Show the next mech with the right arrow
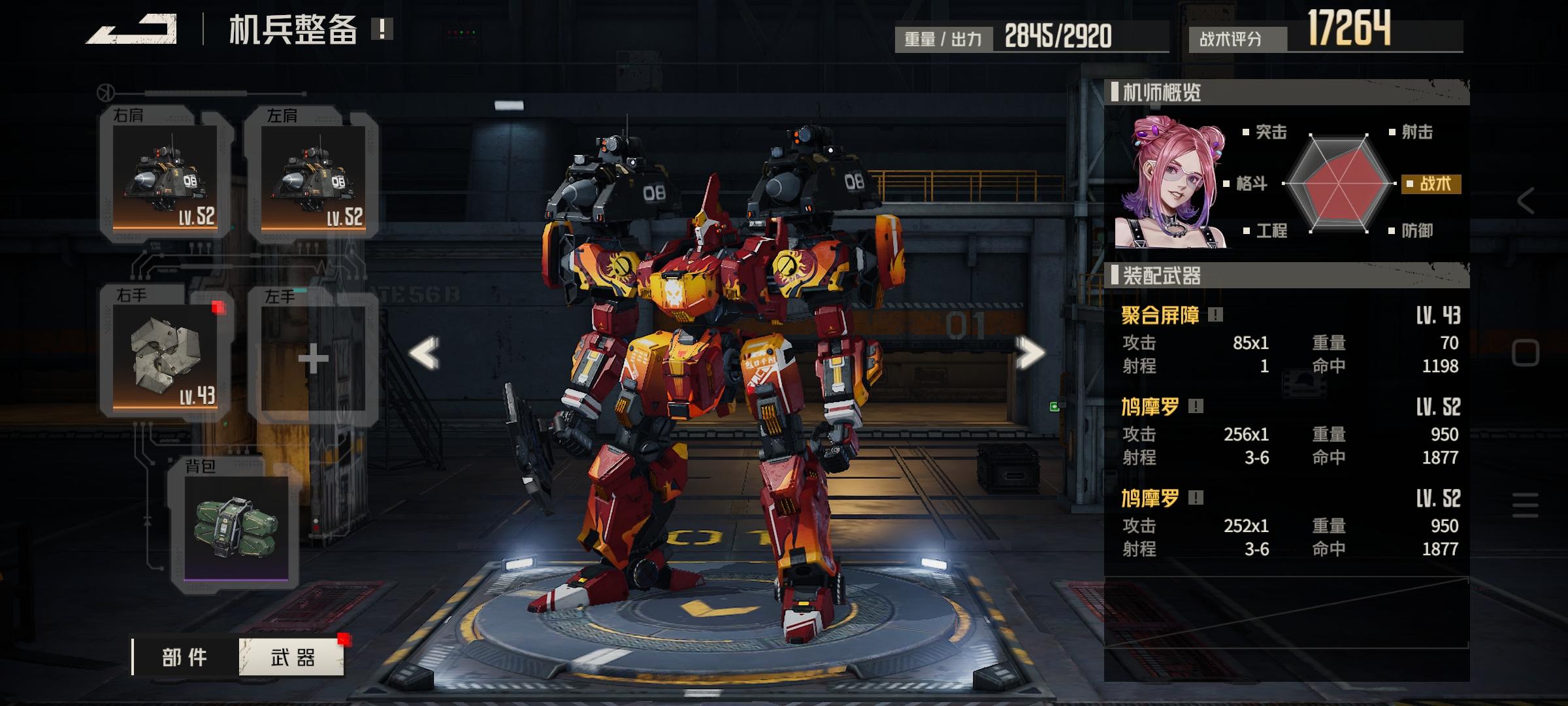 coord(1030,354)
